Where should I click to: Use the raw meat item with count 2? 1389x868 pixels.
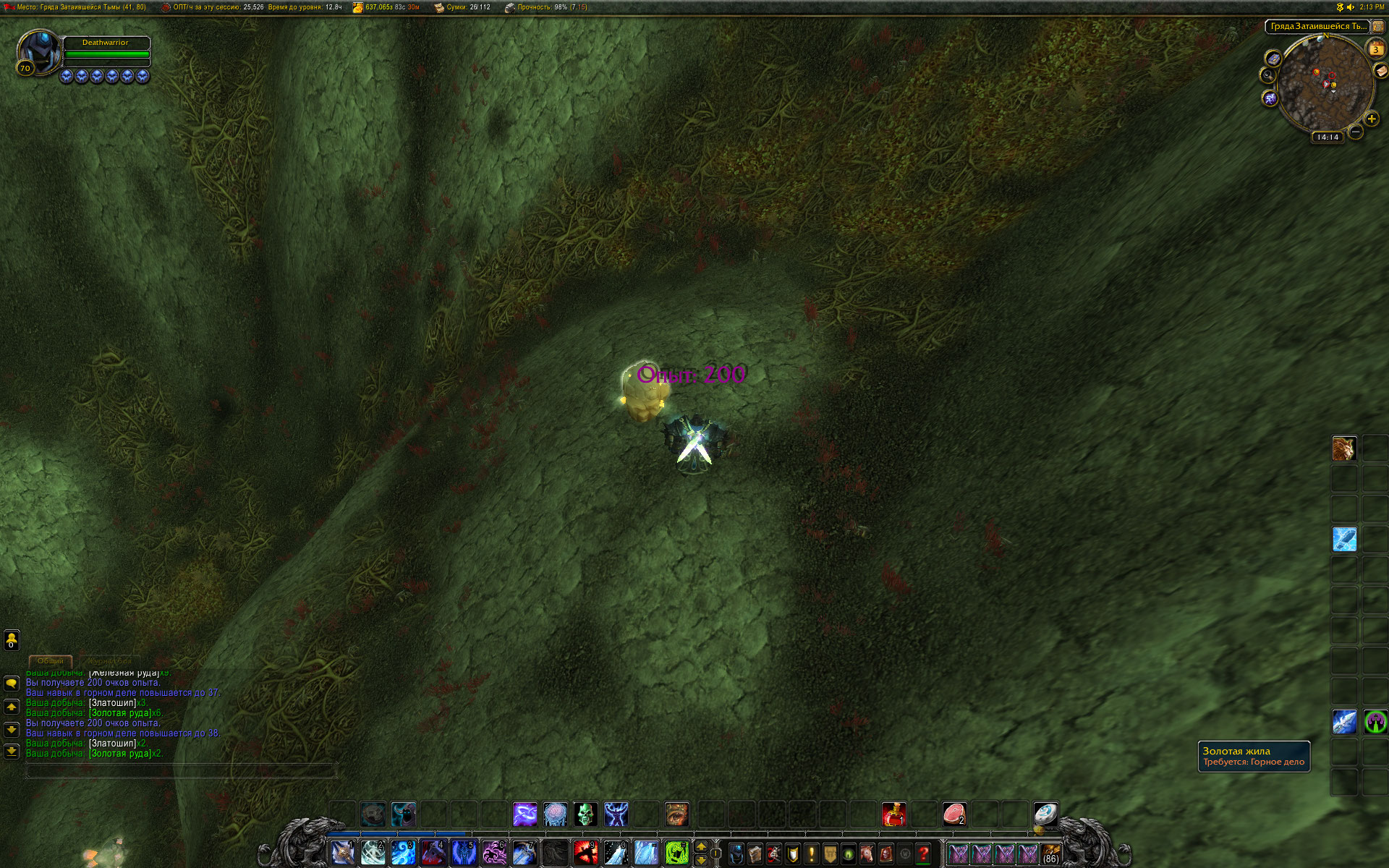pyautogui.click(x=954, y=814)
